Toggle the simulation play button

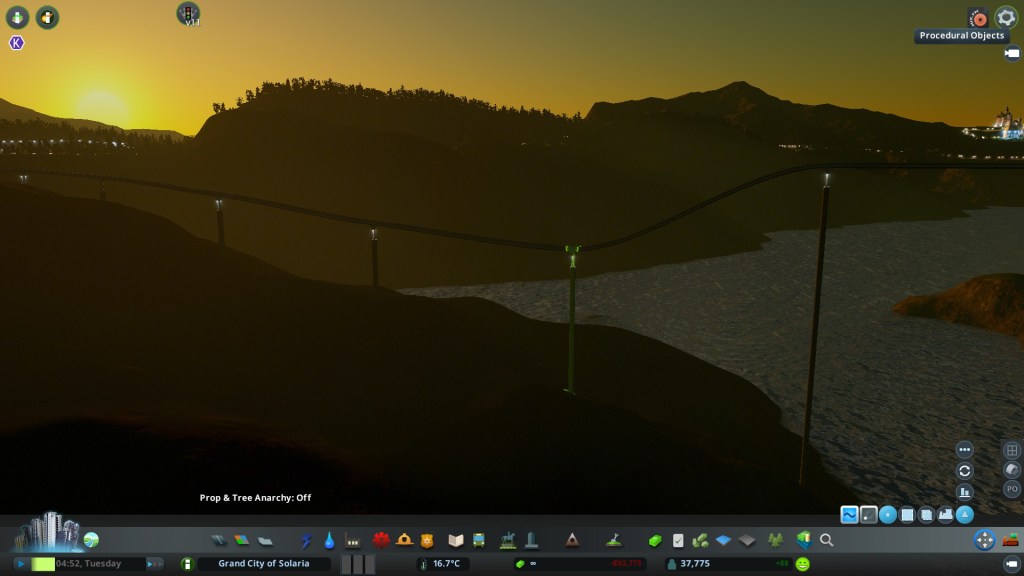20,564
